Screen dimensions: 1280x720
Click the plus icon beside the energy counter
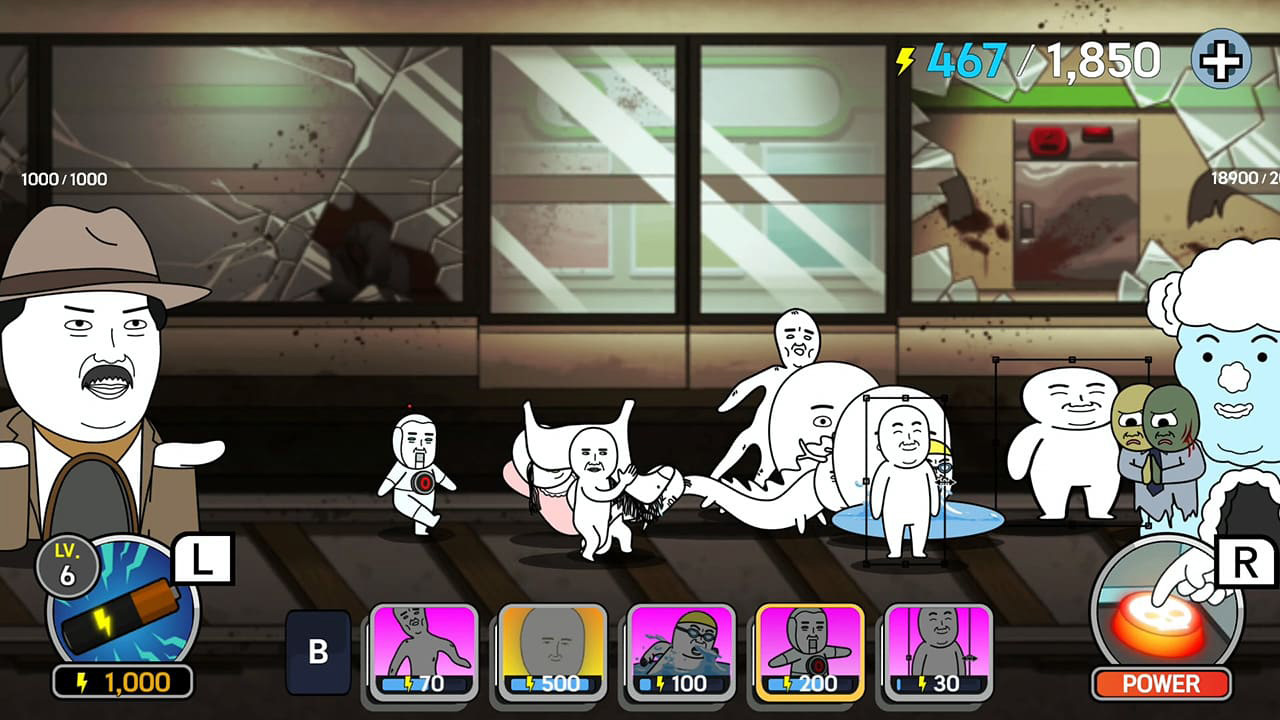(1218, 62)
